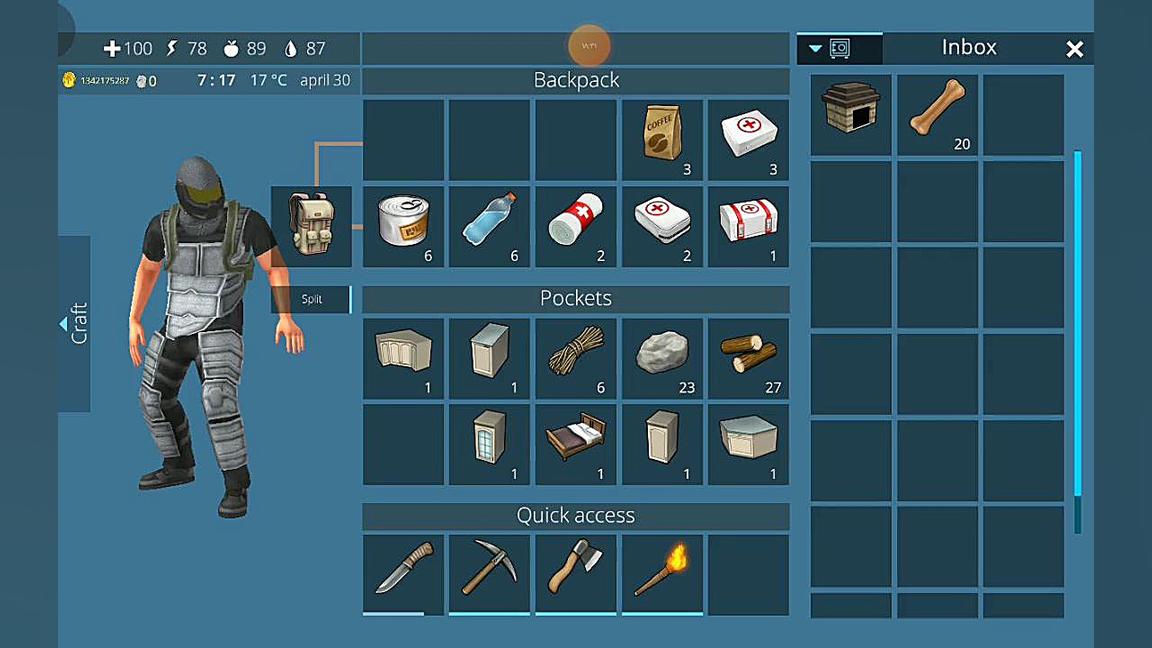1152x648 pixels.
Task: Select the canned food slot
Action: coord(403,227)
